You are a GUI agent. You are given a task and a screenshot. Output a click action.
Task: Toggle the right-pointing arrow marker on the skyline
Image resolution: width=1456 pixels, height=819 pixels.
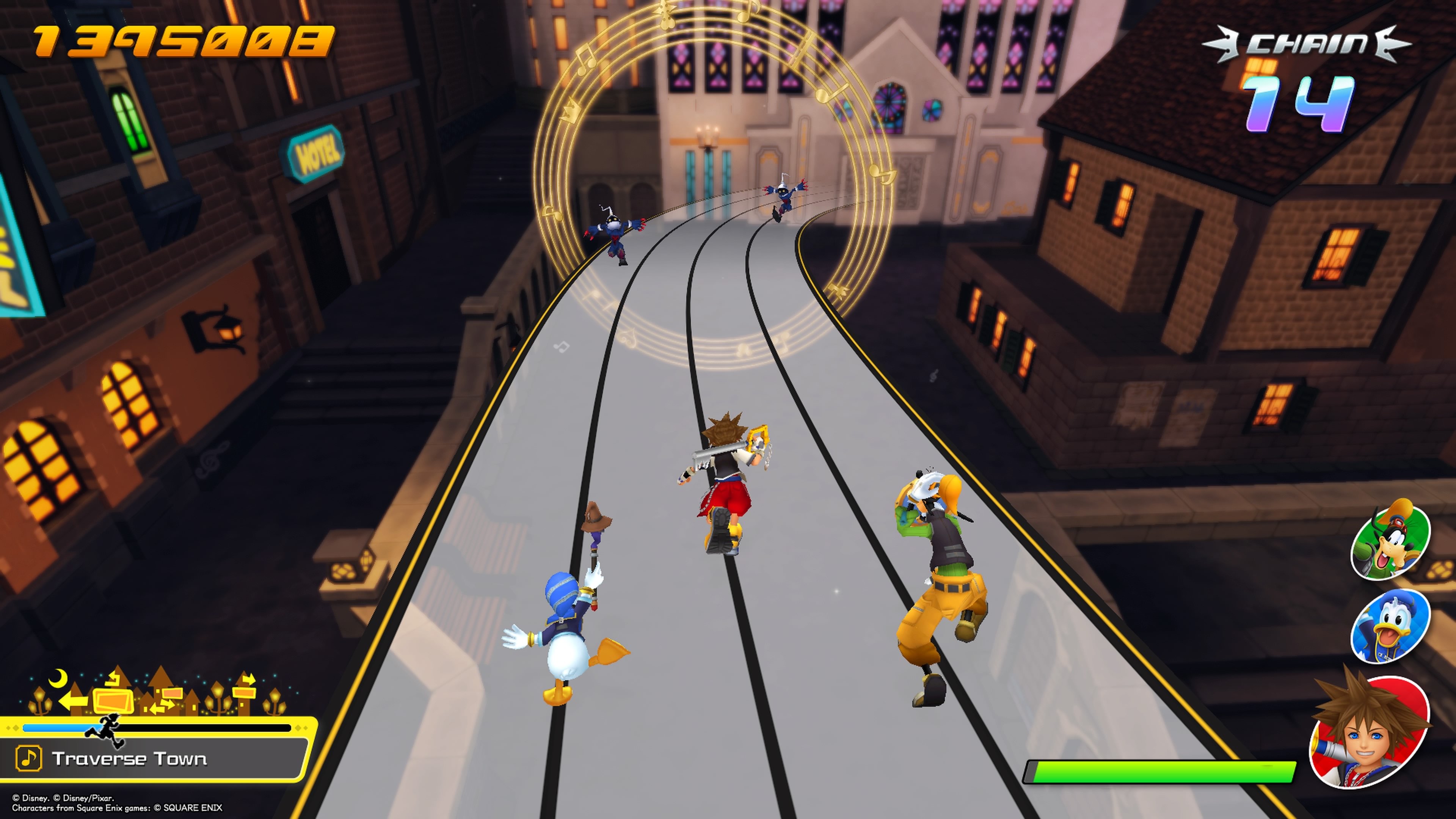tap(249, 679)
